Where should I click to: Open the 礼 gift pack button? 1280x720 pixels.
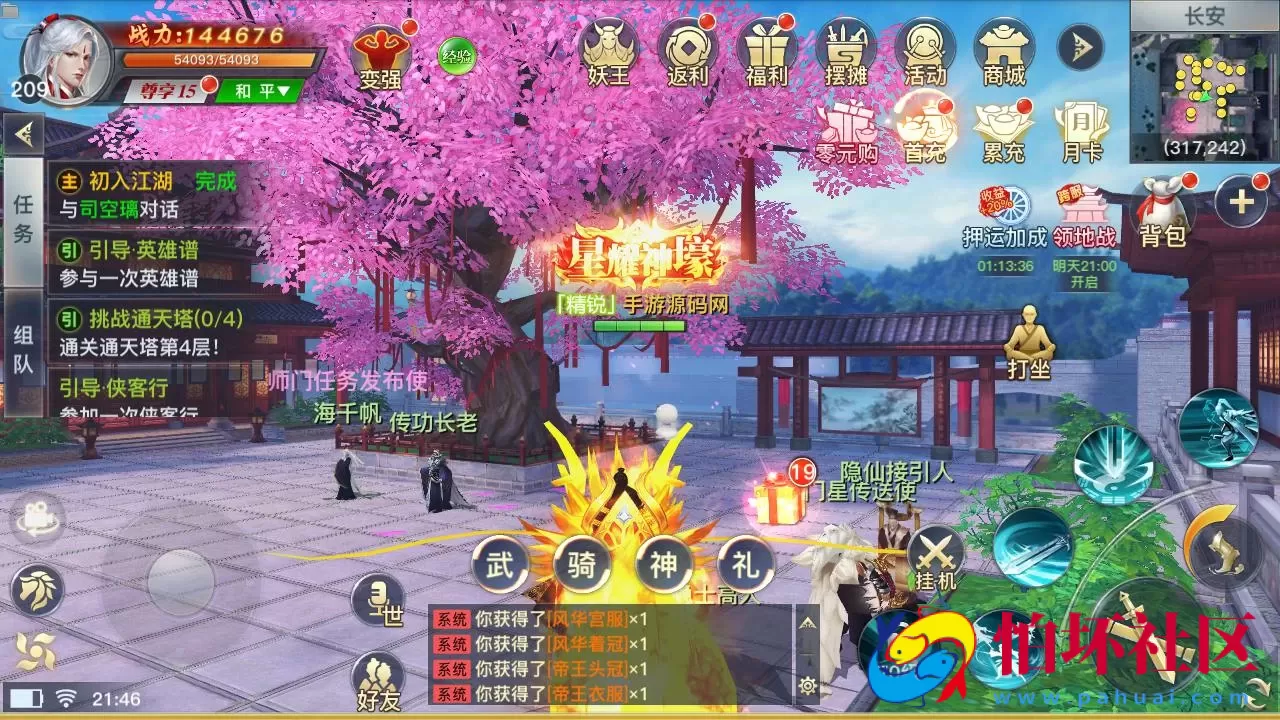(x=744, y=563)
